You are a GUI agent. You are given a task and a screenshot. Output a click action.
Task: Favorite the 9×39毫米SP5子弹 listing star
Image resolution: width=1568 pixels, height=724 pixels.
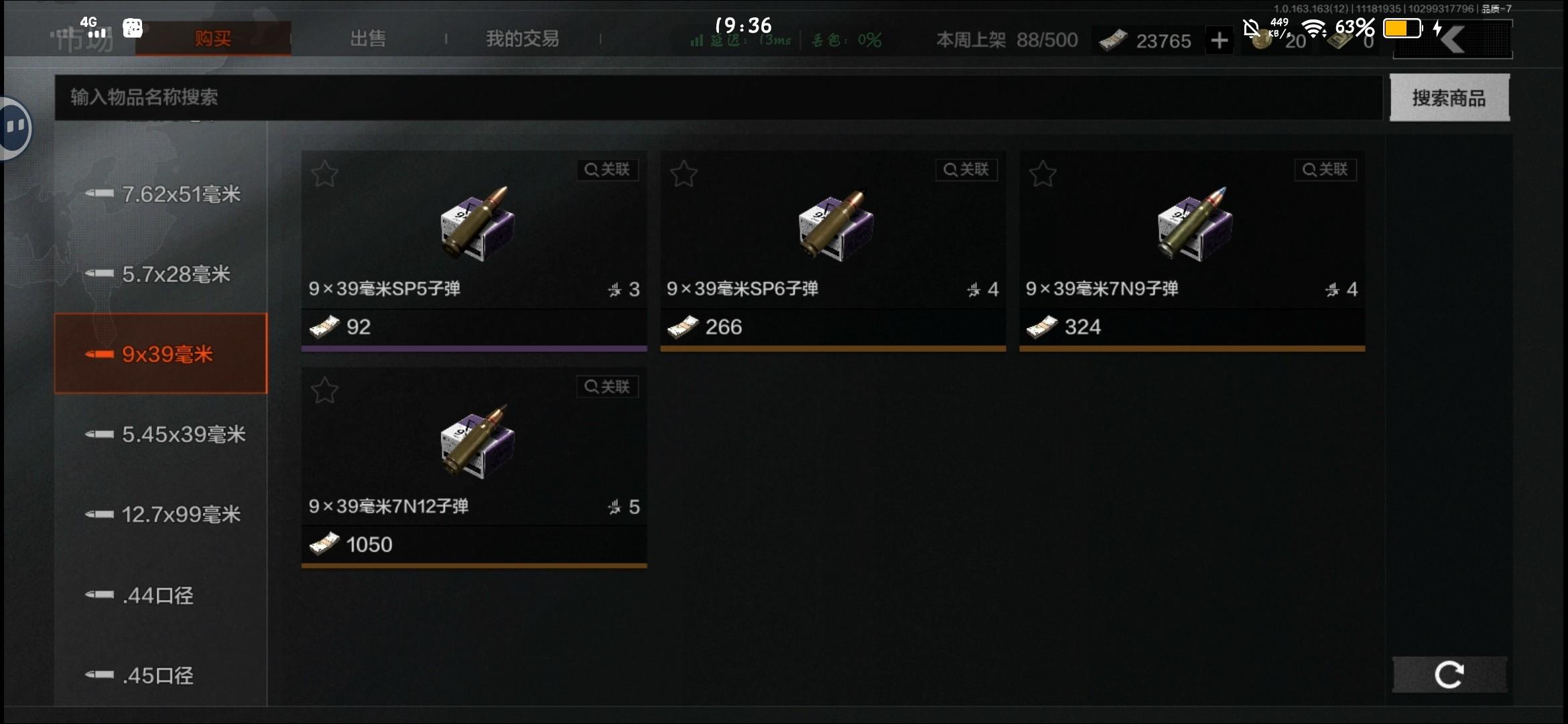[x=326, y=173]
